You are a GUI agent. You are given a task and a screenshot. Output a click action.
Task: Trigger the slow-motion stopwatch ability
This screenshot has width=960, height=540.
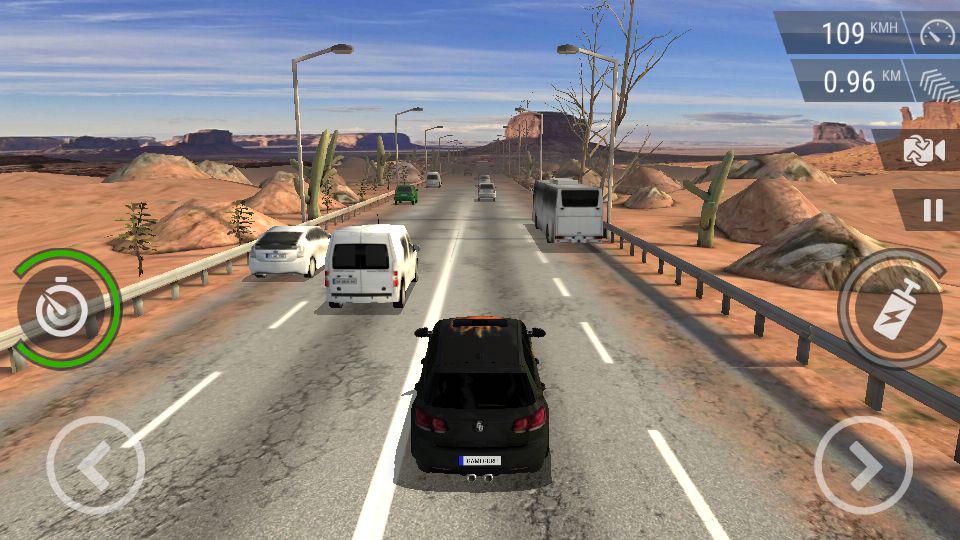(x=65, y=310)
